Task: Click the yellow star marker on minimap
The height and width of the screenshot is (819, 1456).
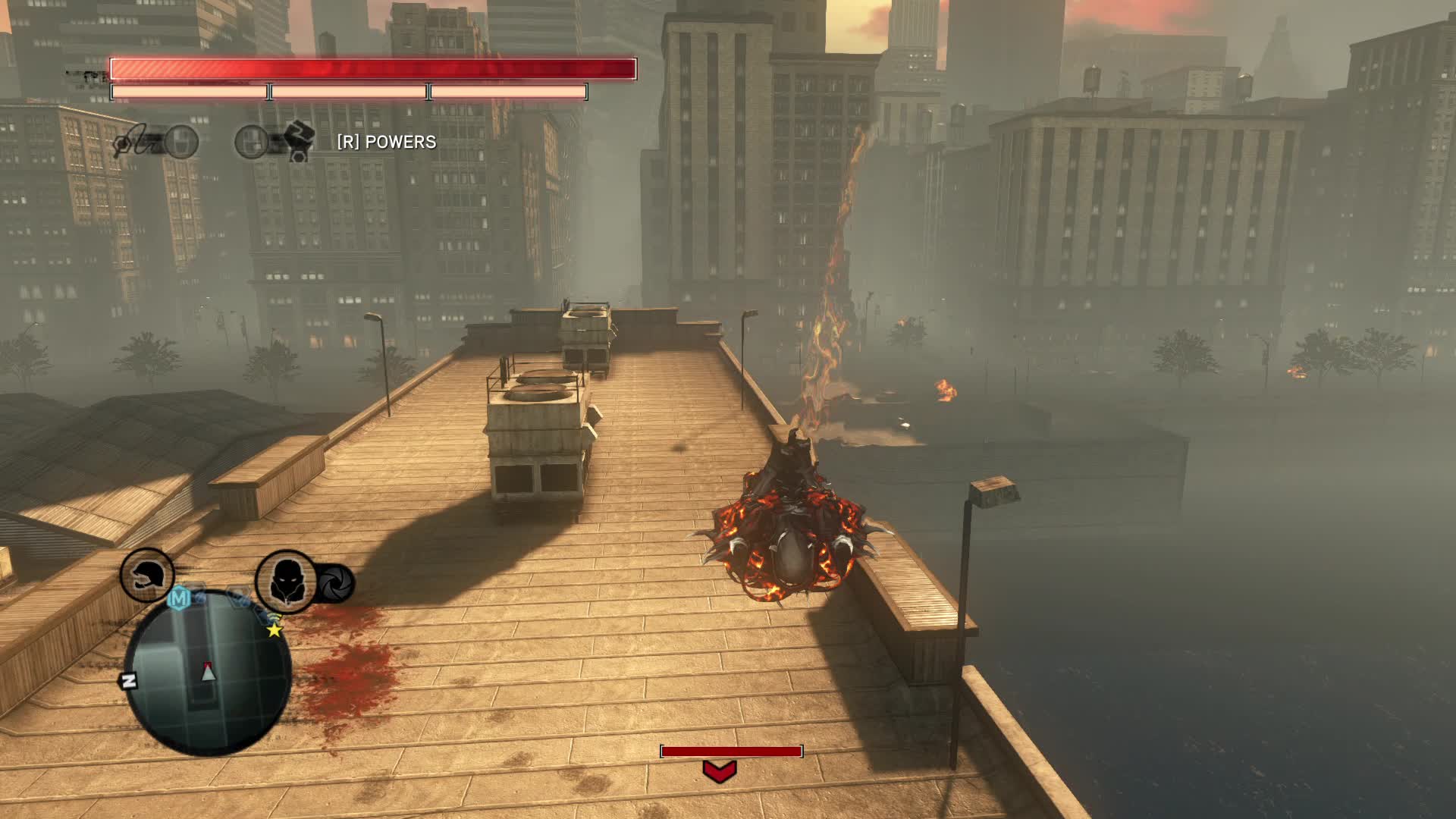Action: (274, 629)
